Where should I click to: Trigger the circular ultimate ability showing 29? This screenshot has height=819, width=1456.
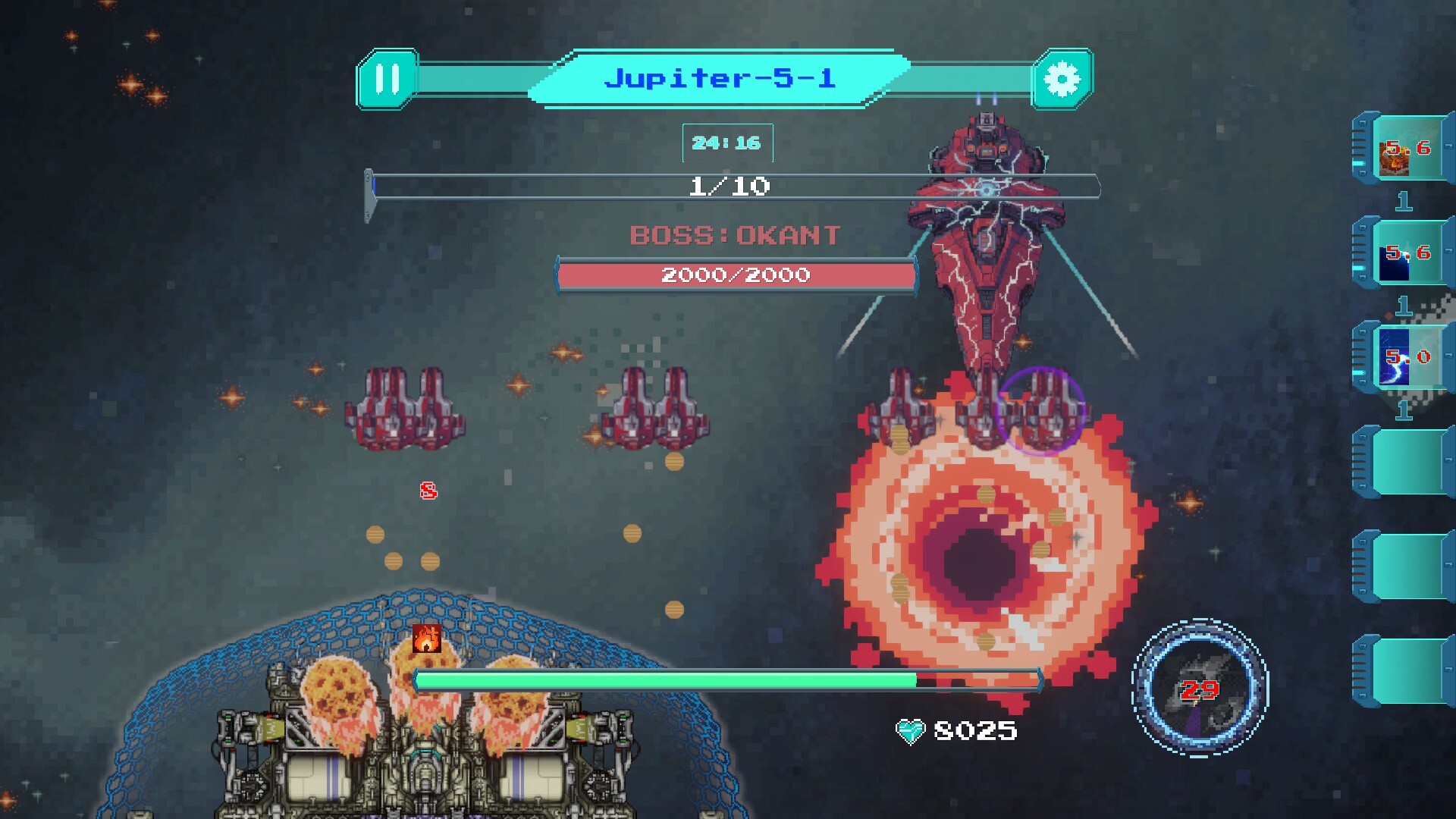click(x=1200, y=688)
